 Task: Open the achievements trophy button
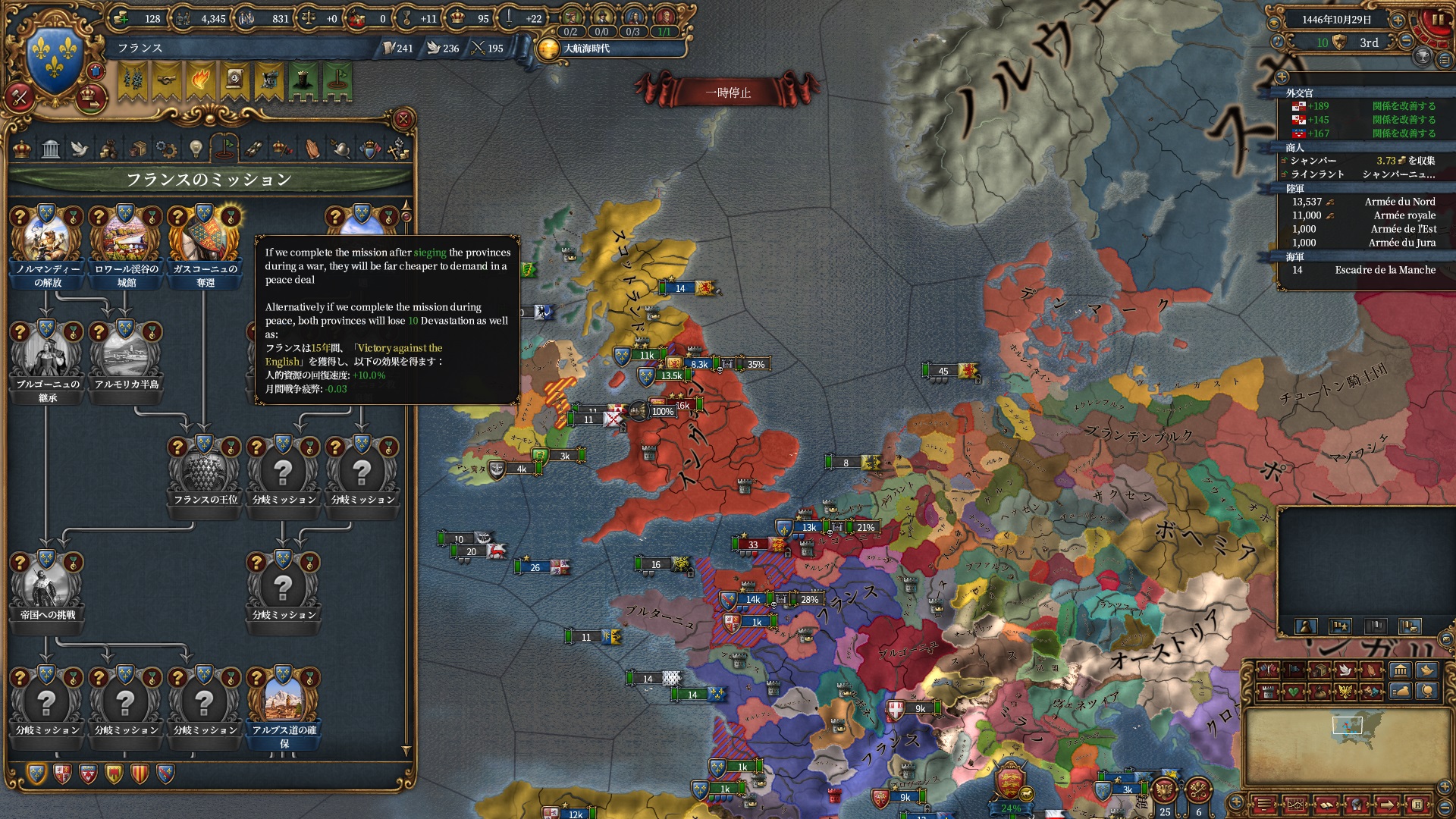click(x=1423, y=58)
